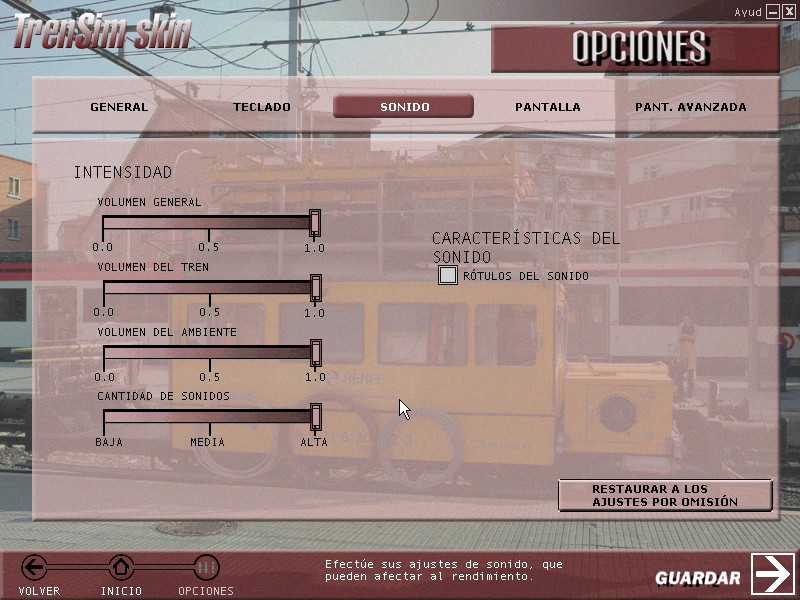The image size is (800, 600).
Task: Restore default settings with Restaurar button
Action: coord(665,495)
